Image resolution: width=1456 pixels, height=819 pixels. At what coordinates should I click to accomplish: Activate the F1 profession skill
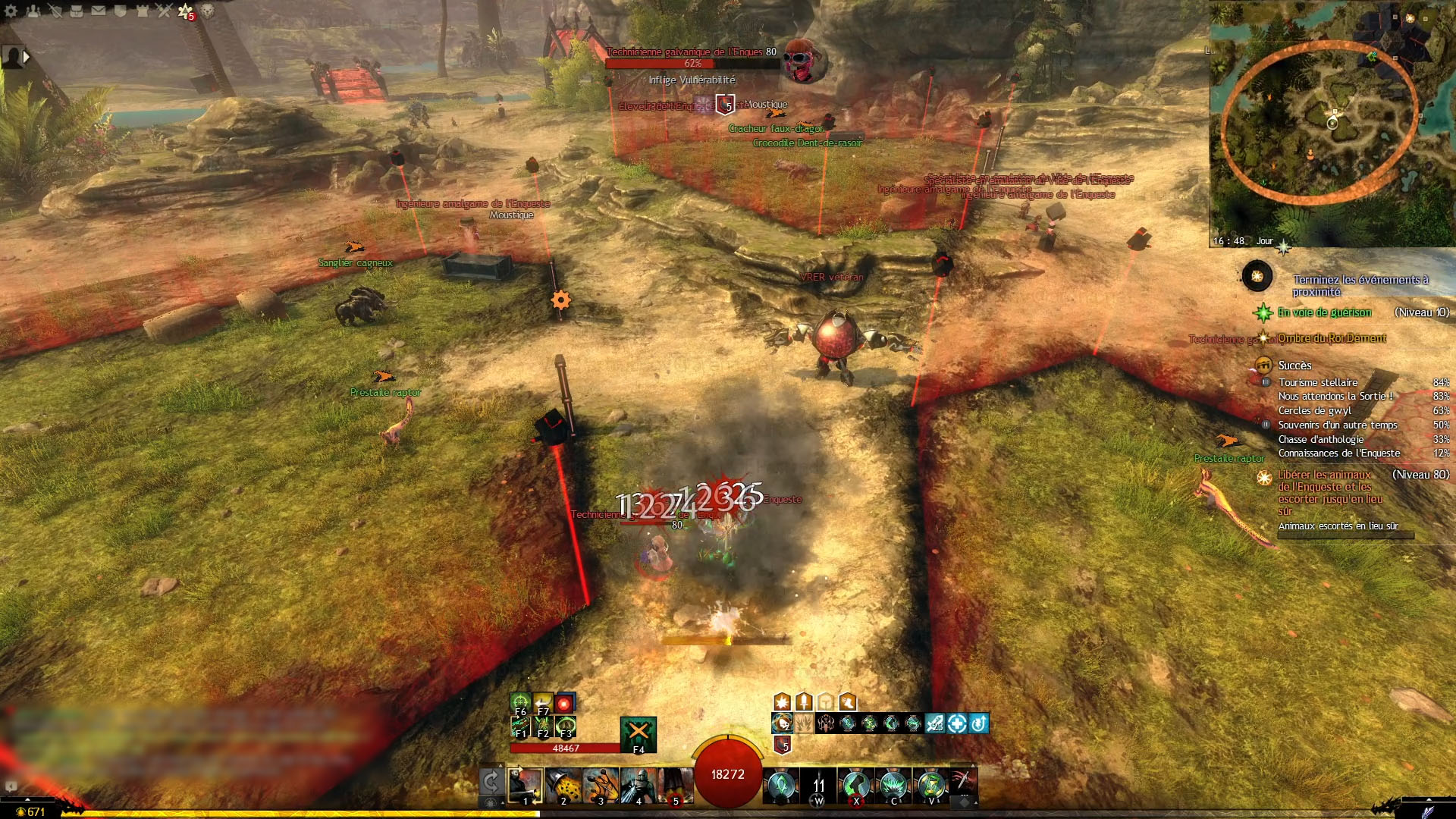[x=520, y=726]
